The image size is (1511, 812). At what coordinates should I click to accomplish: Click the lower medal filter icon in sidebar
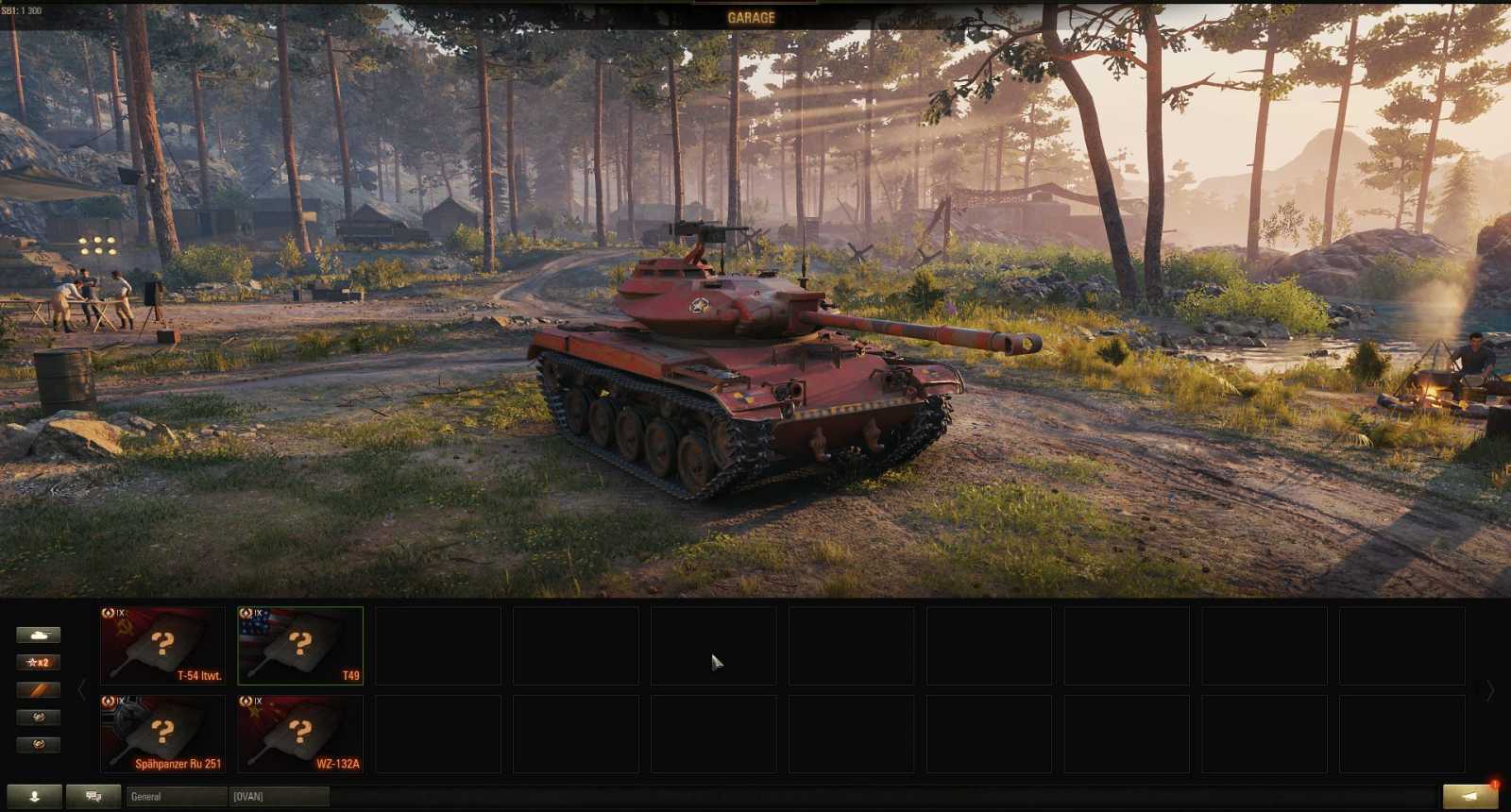[40, 743]
